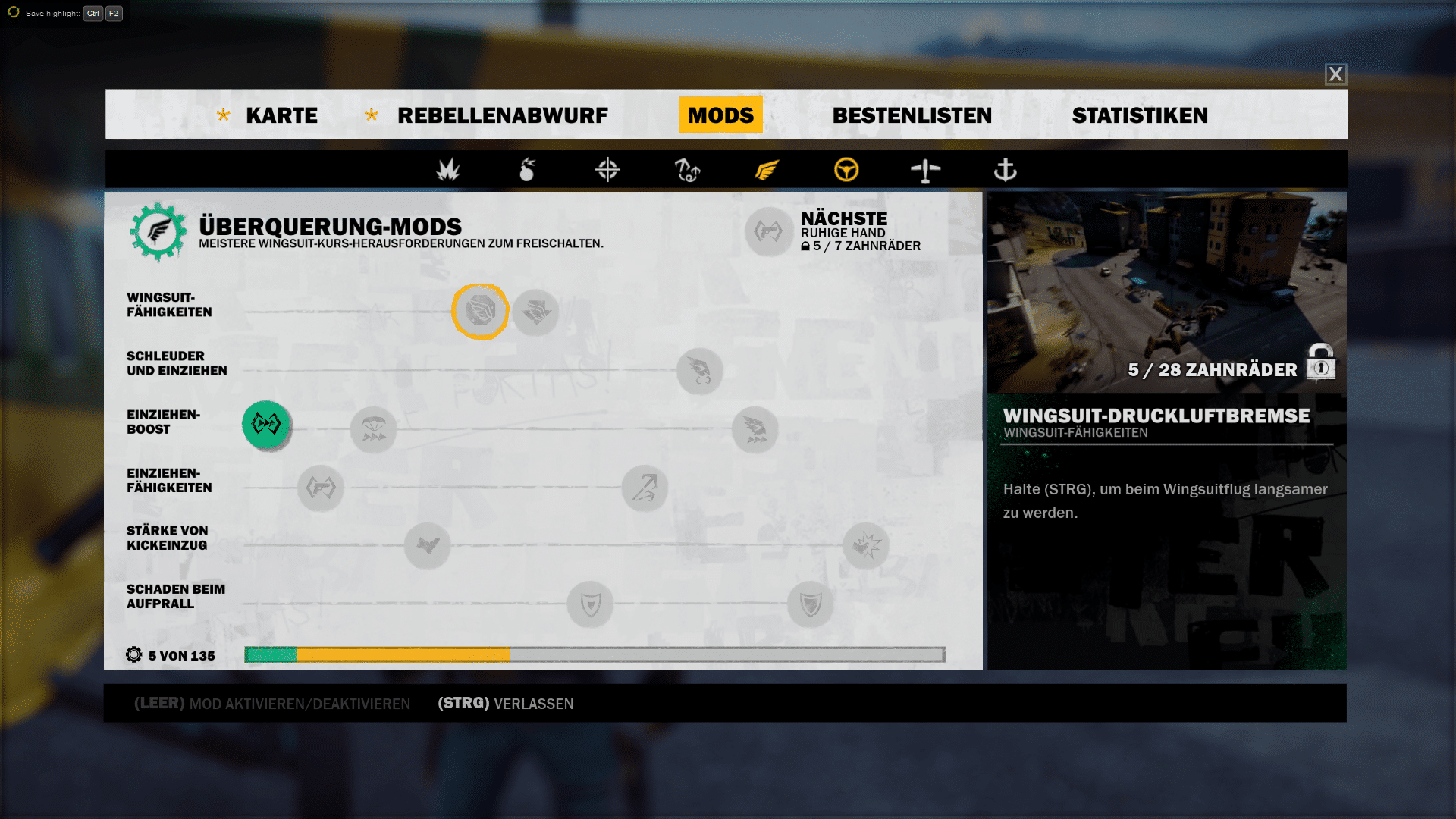The image size is (1456, 819).
Task: Show the Statistiken tab
Action: tap(1140, 115)
